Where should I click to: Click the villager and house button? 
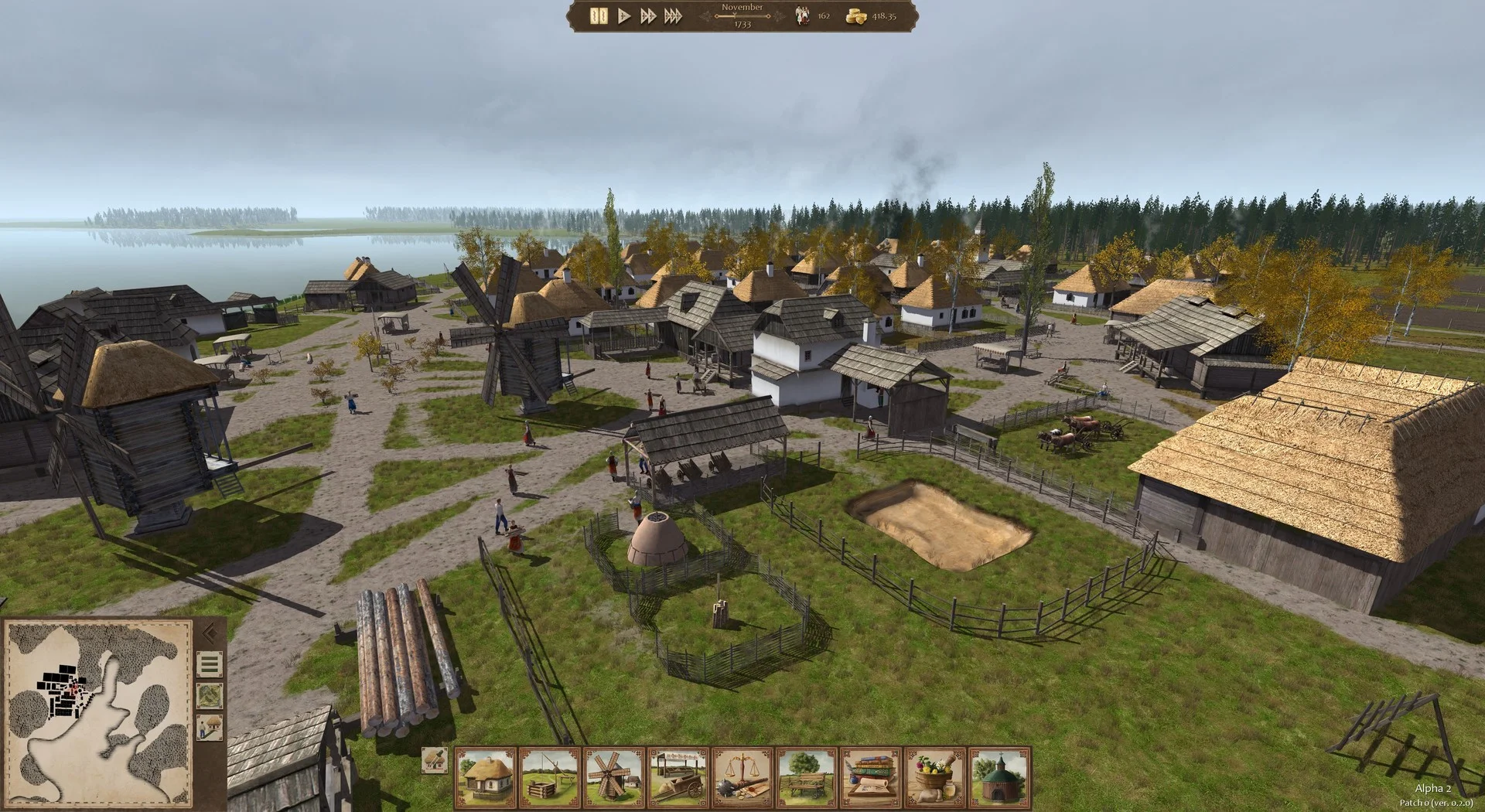[210, 727]
